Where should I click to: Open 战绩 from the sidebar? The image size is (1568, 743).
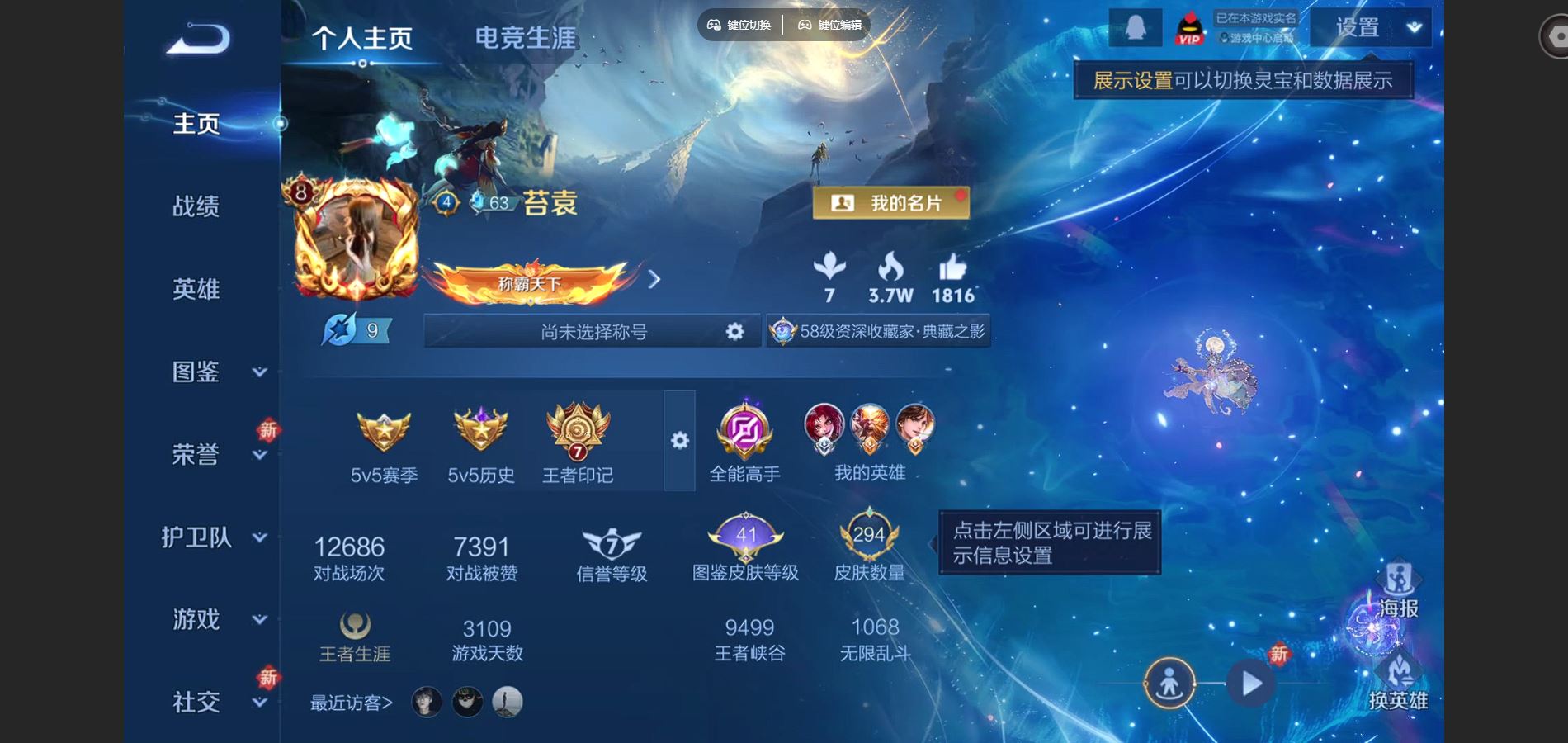[x=196, y=206]
